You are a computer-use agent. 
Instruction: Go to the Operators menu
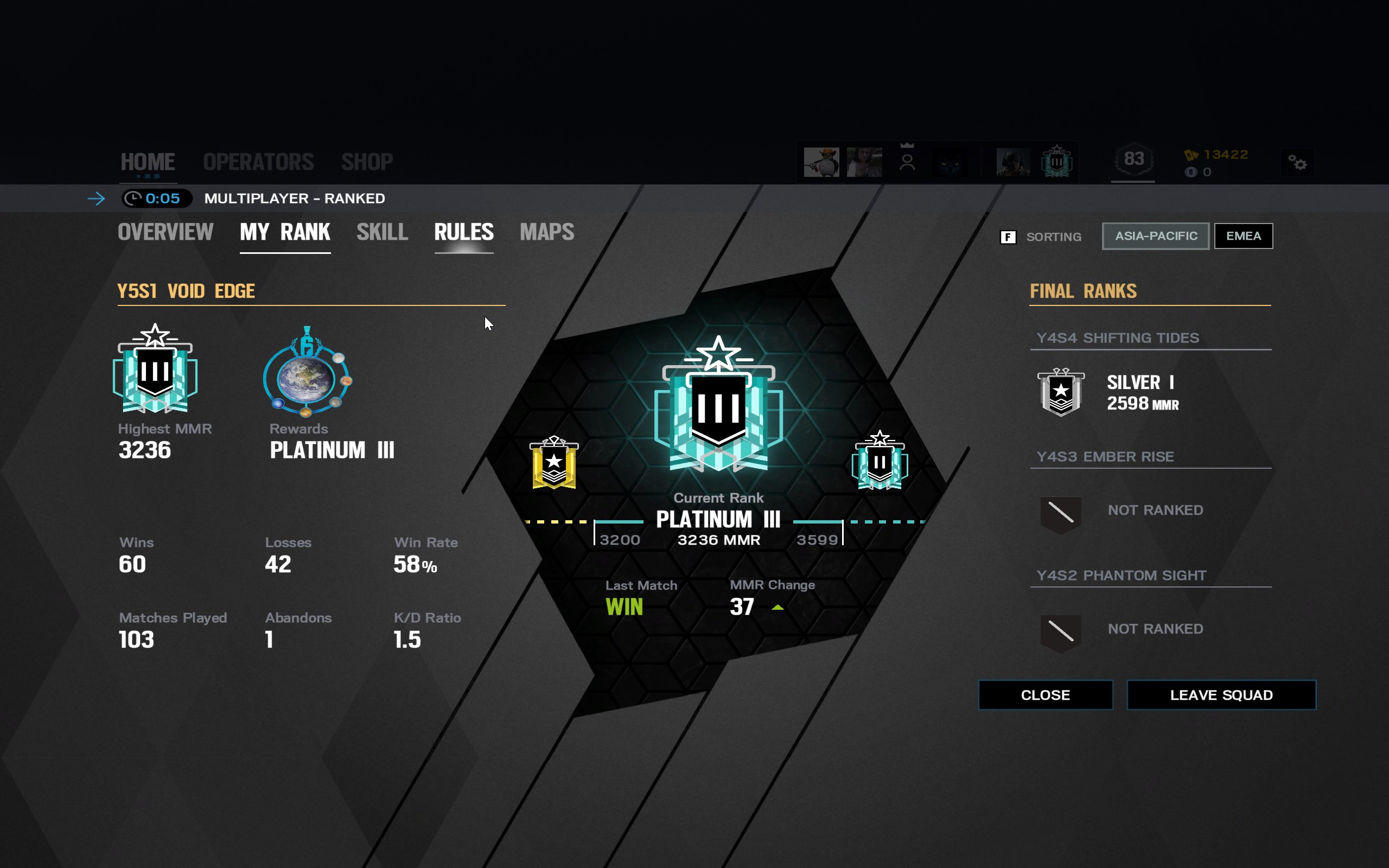coord(258,162)
